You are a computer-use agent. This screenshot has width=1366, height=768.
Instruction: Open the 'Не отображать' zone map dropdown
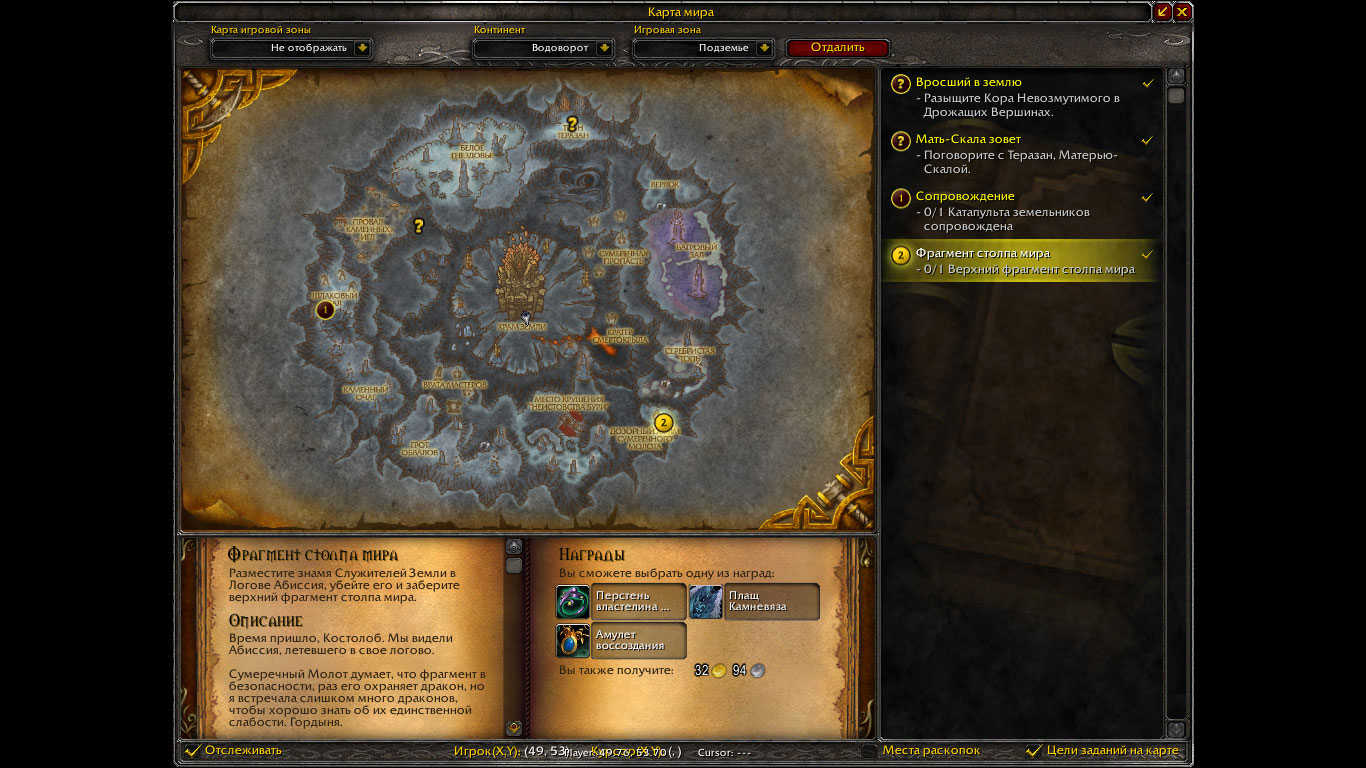362,48
